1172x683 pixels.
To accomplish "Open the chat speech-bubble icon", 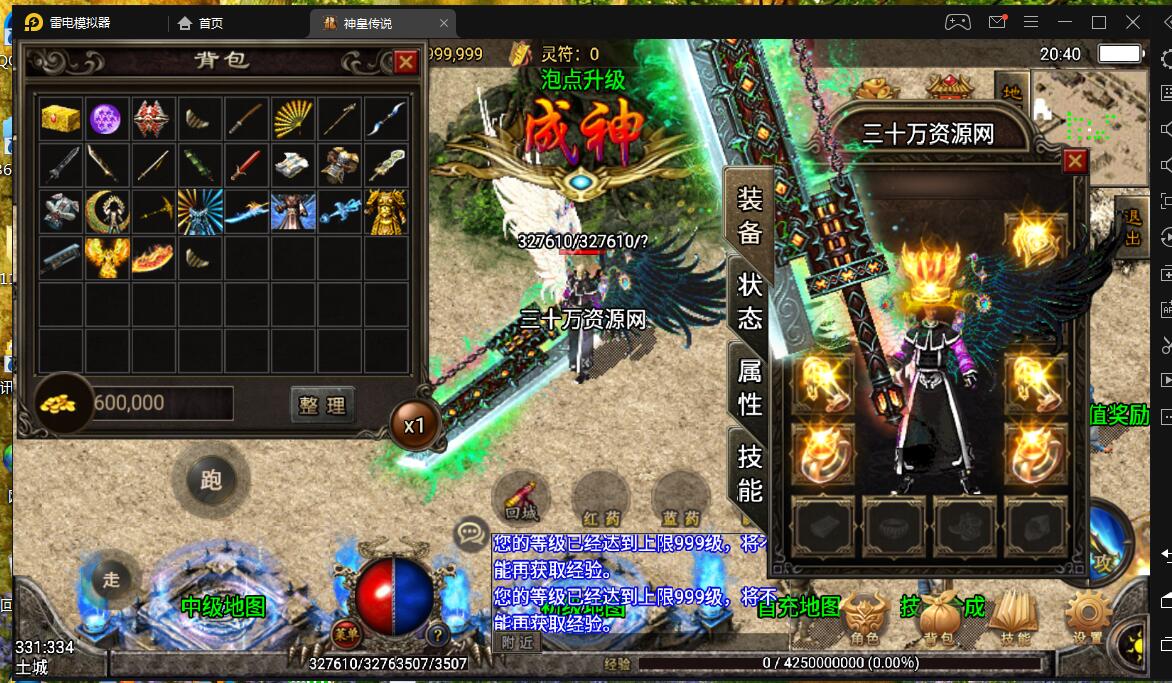I will 470,534.
